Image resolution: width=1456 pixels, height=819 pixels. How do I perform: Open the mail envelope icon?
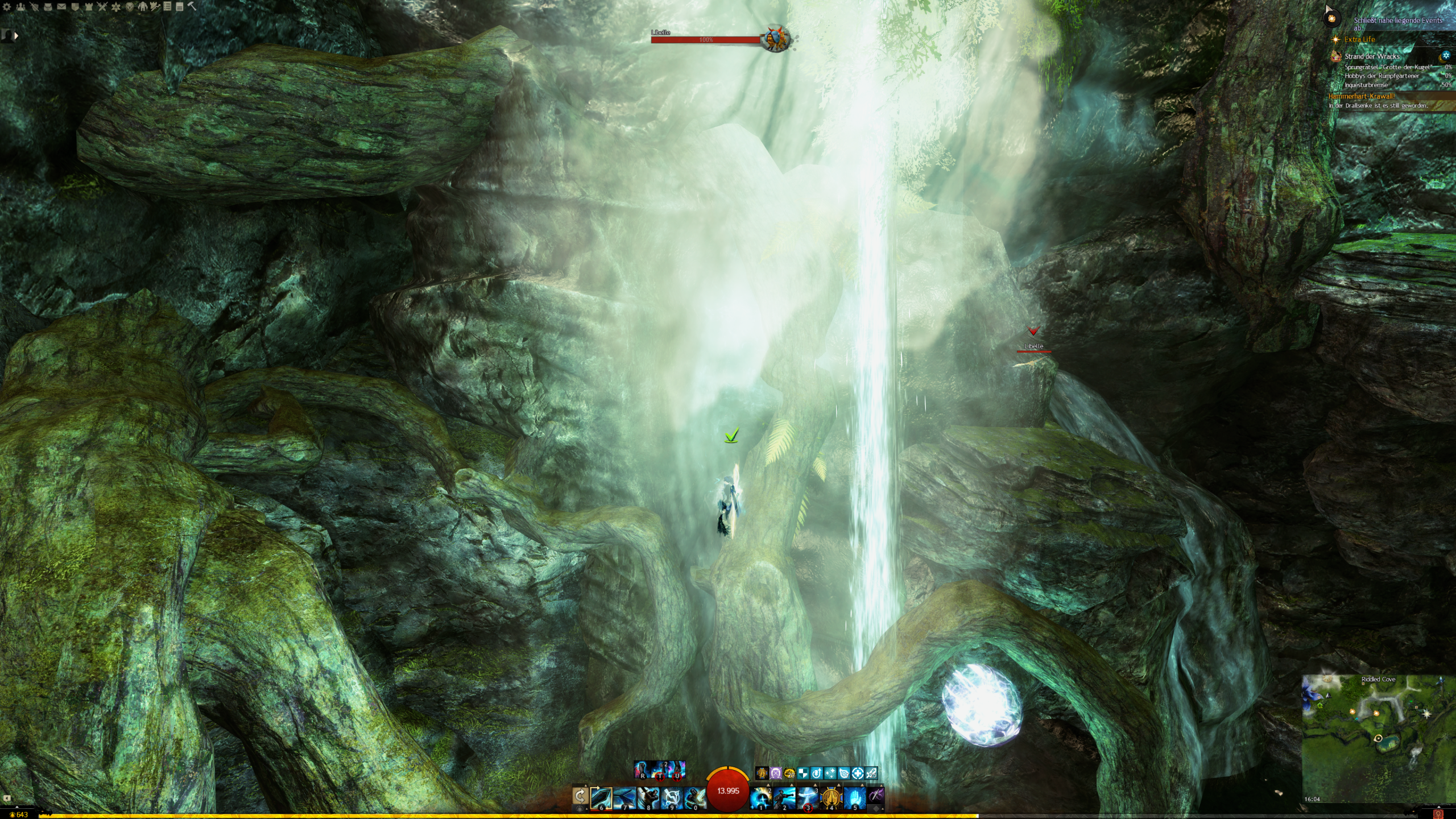pos(61,7)
